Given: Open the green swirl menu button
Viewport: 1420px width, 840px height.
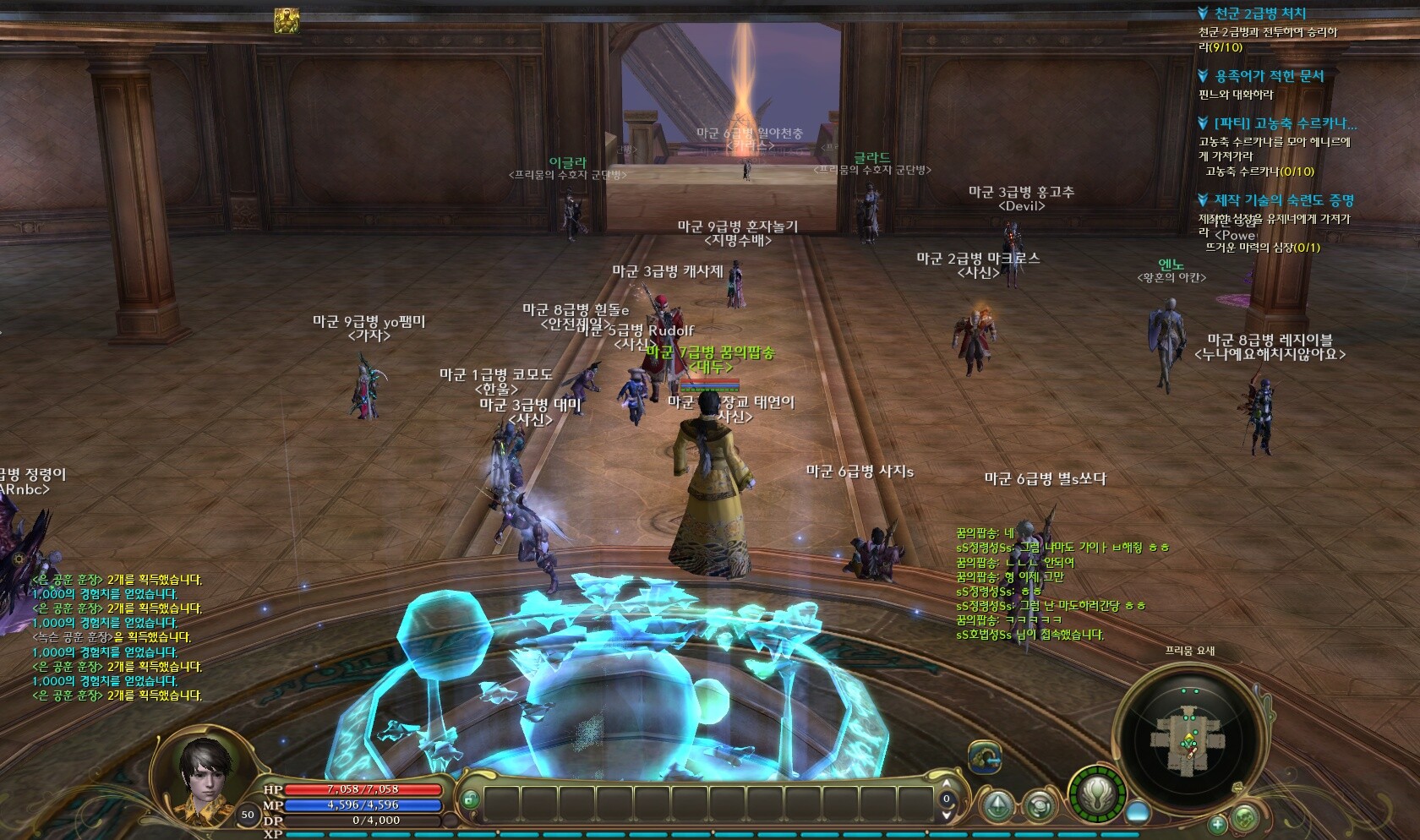Looking at the screenshot, I should pos(1040,806).
